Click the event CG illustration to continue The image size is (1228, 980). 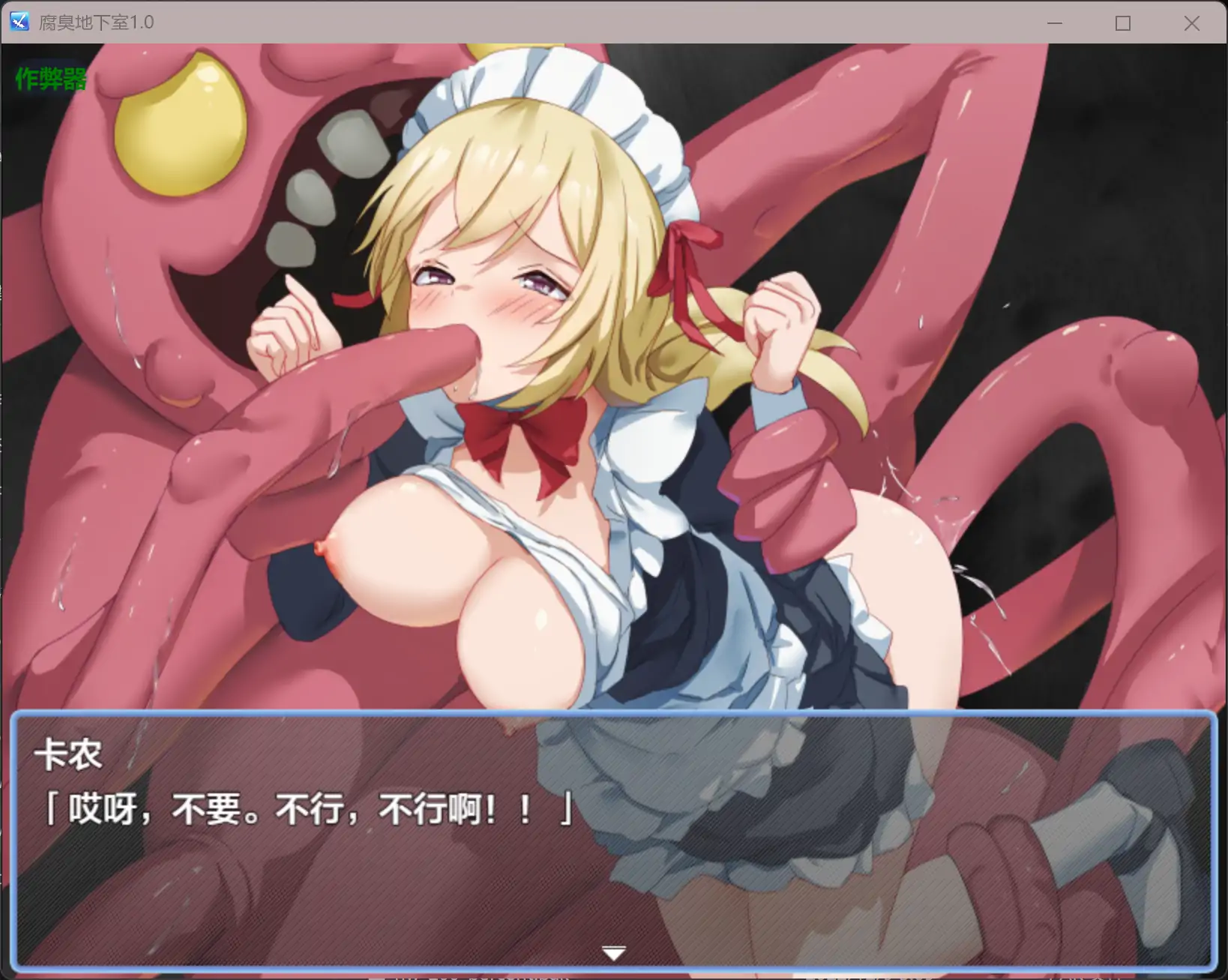[613, 375]
